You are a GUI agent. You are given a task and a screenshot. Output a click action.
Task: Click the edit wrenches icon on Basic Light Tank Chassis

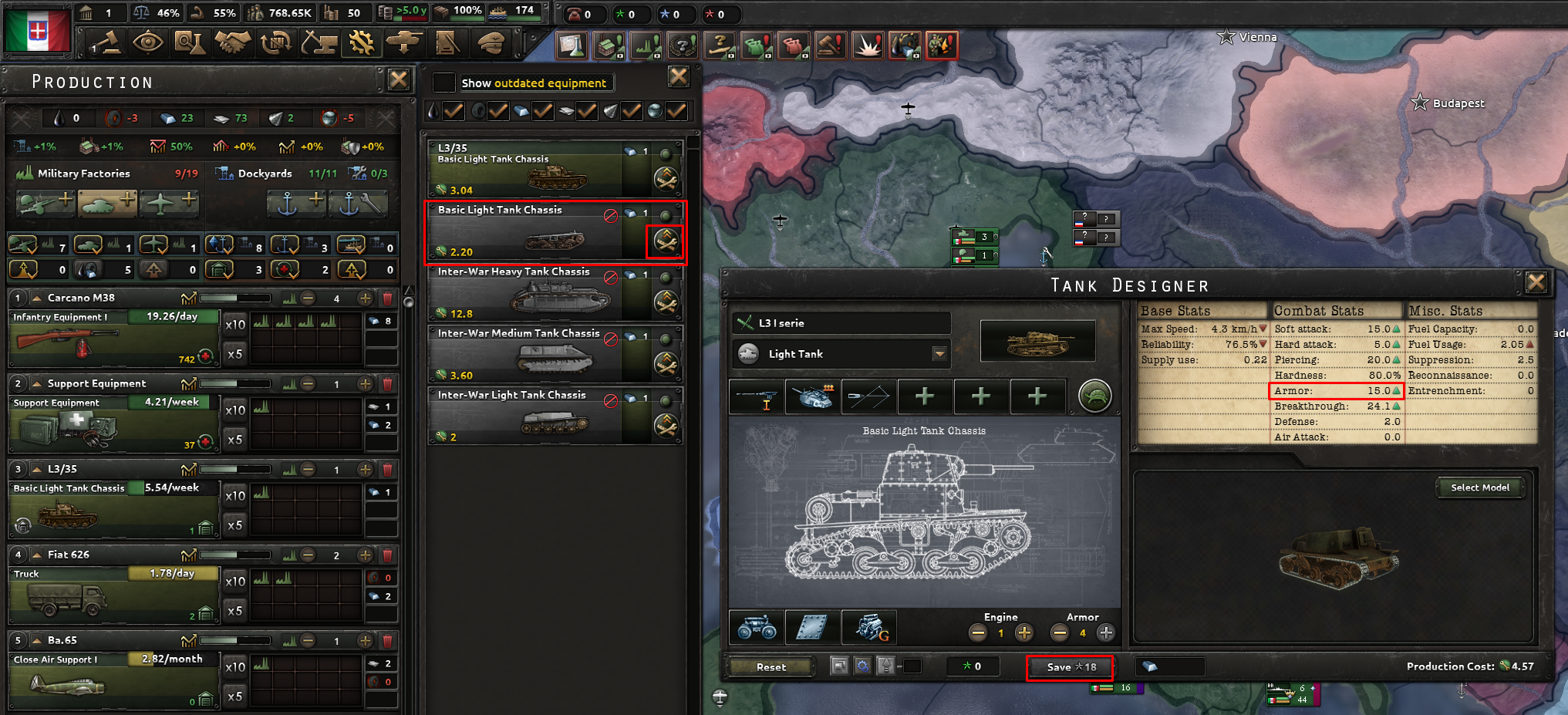tap(666, 239)
